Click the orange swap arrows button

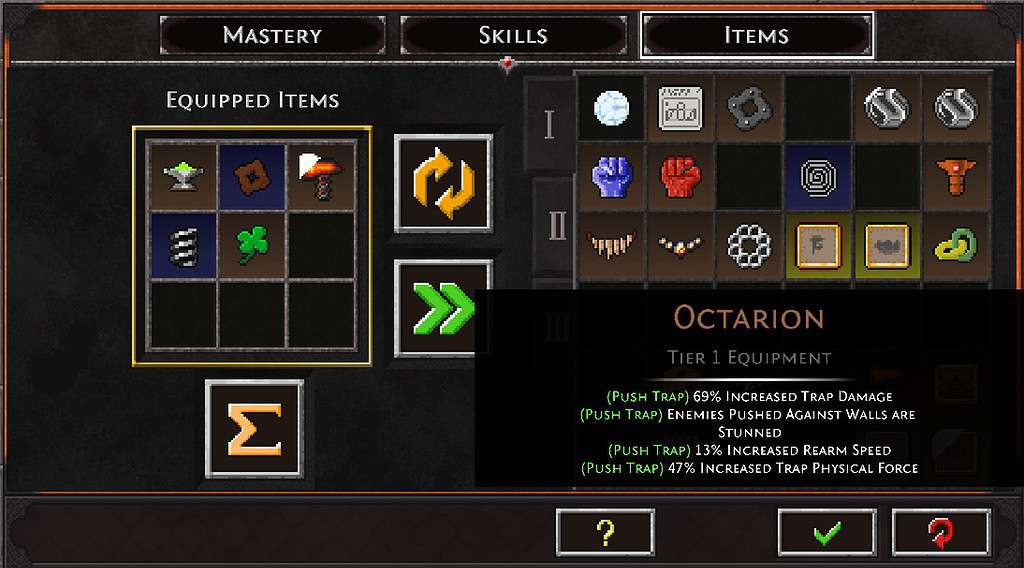coord(443,183)
